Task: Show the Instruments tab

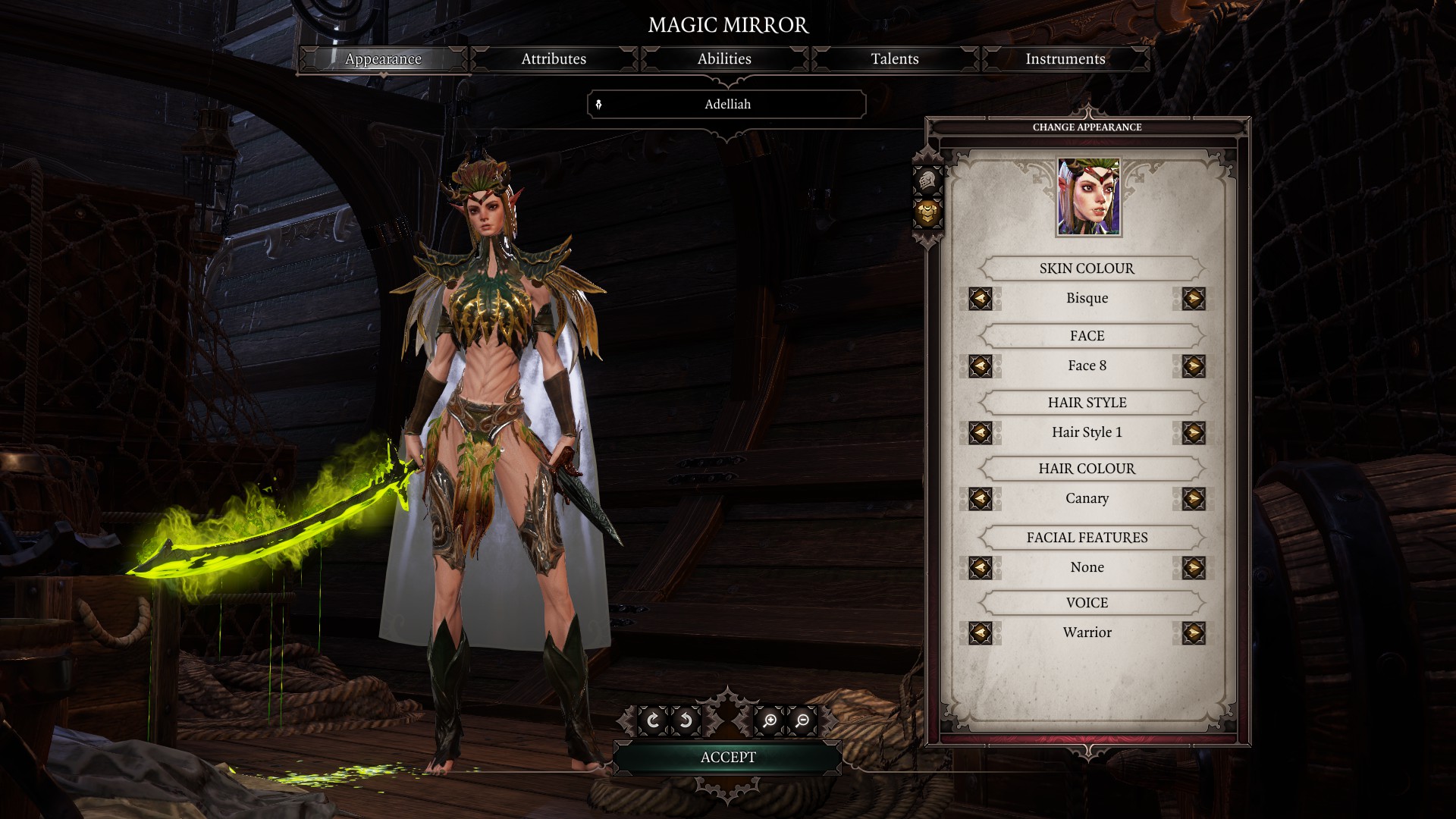Action: coord(1065,59)
